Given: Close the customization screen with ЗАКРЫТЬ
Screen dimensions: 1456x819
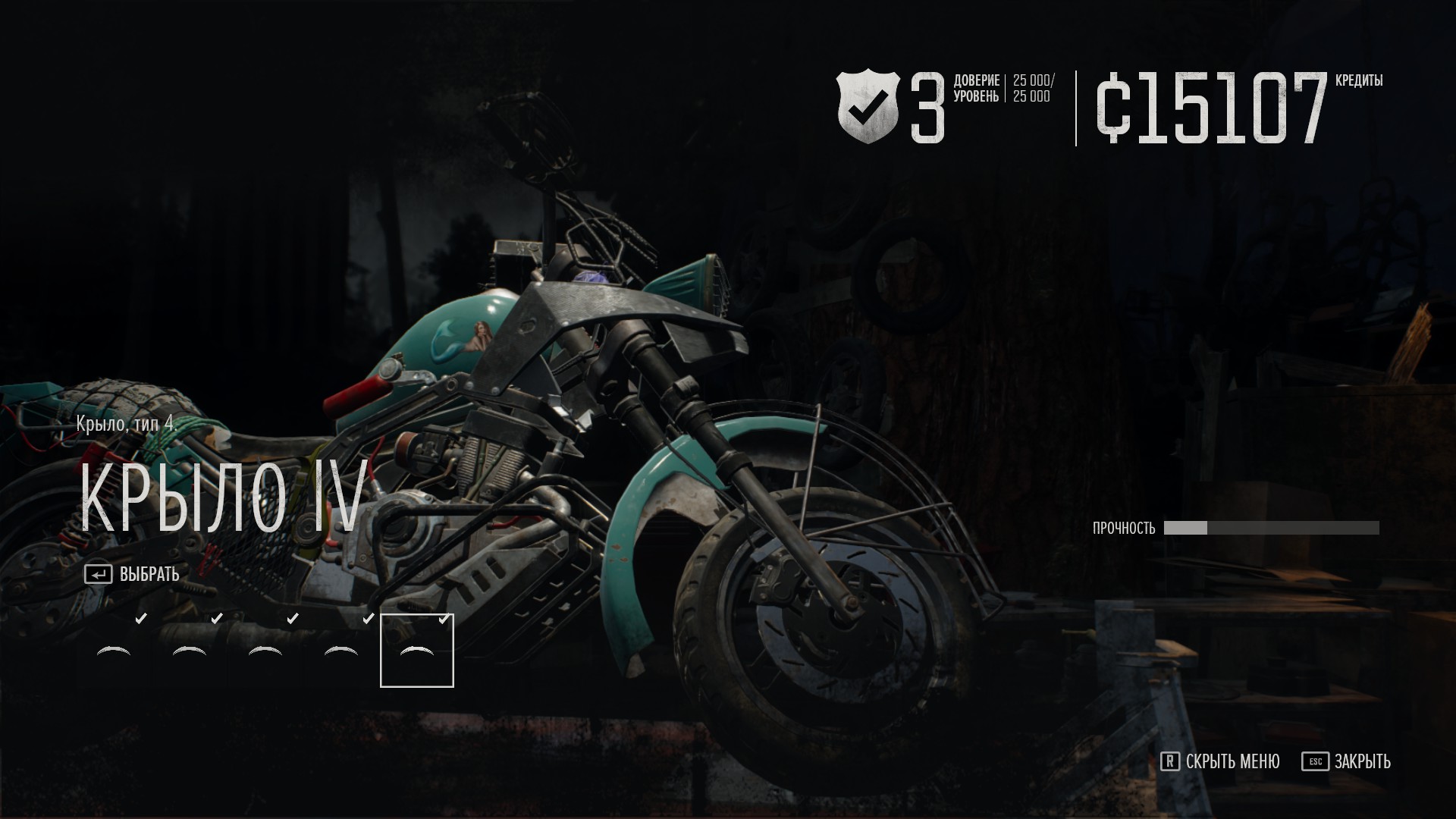Looking at the screenshot, I should click(x=1347, y=761).
